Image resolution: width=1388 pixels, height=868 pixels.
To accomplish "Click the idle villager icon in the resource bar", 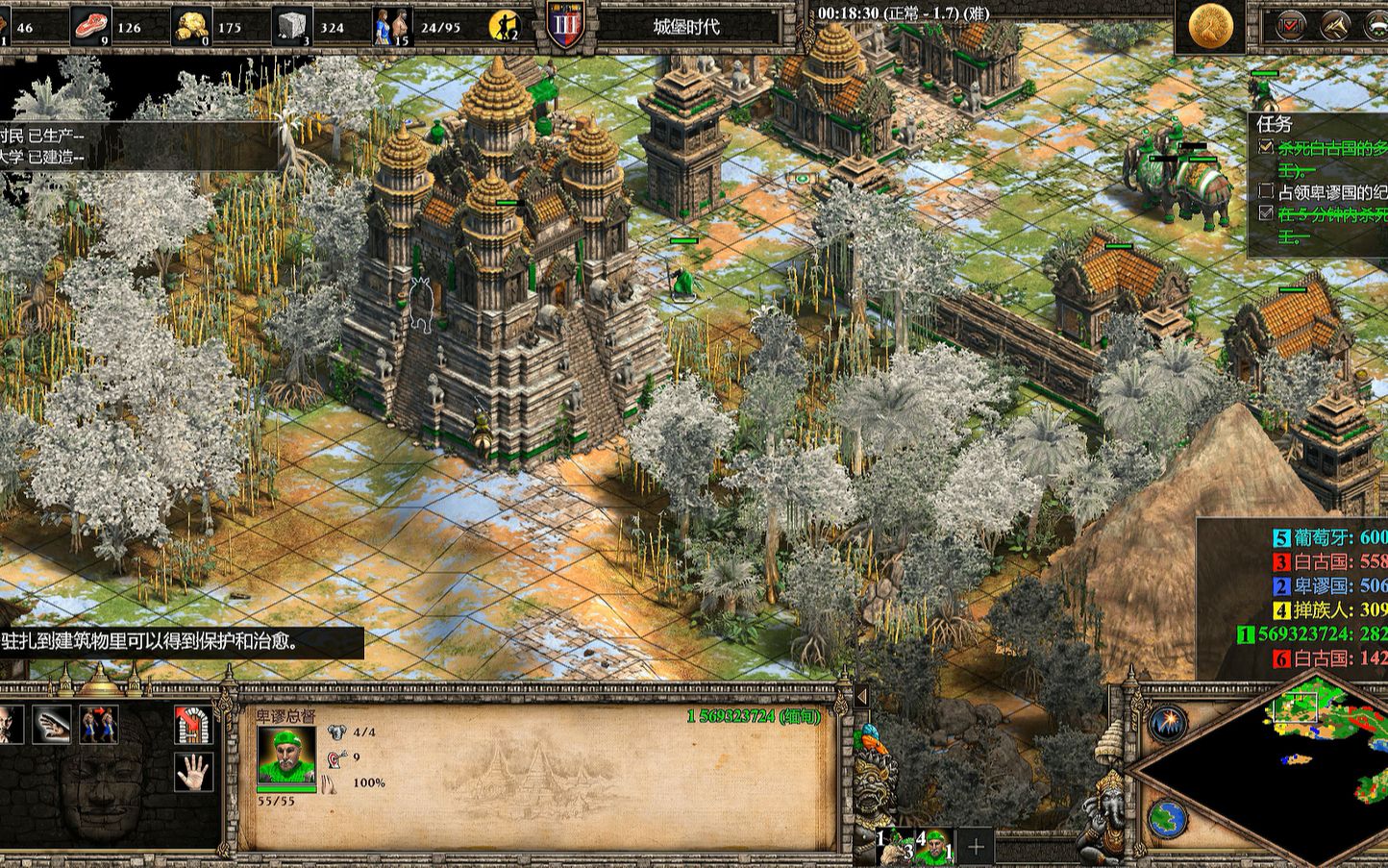I will click(504, 27).
